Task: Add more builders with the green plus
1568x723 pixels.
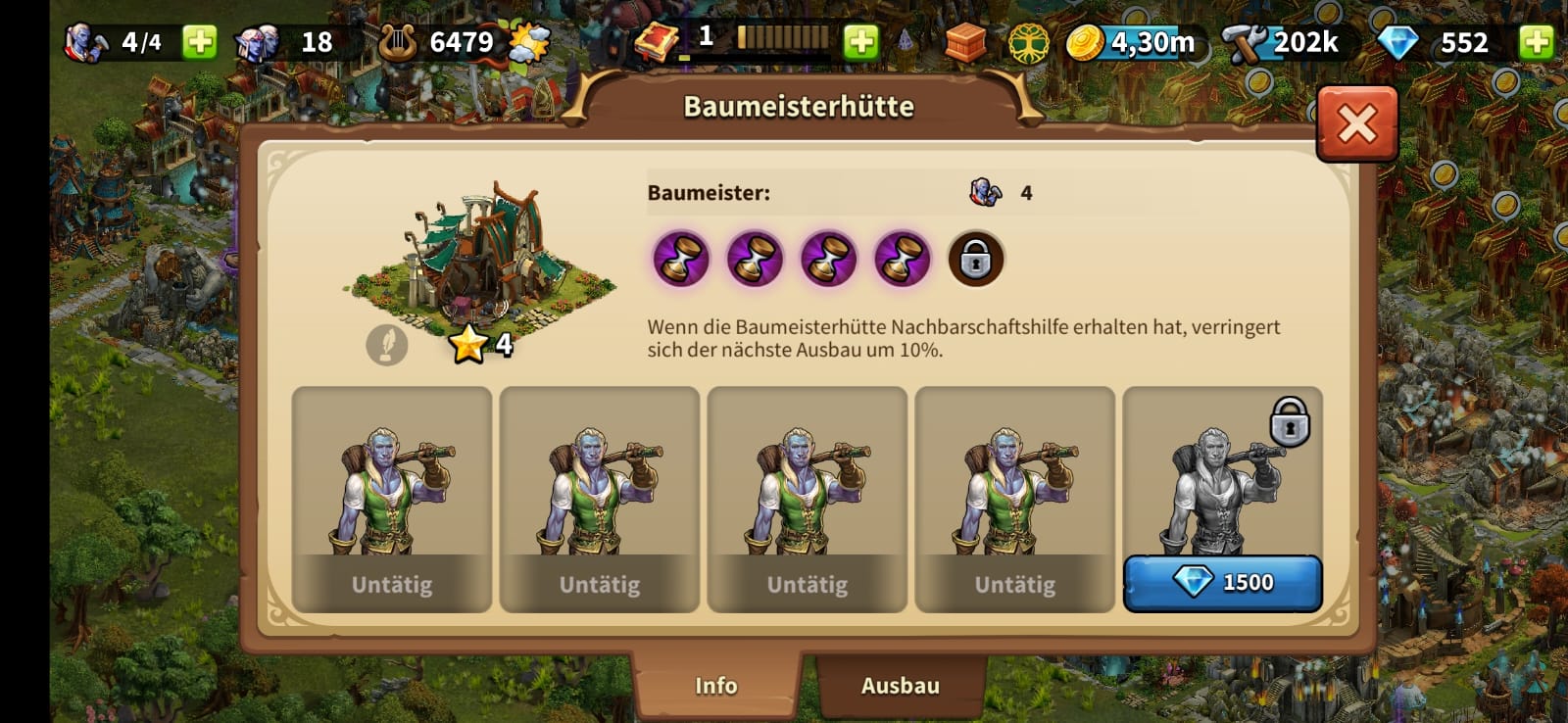Action: 200,42
